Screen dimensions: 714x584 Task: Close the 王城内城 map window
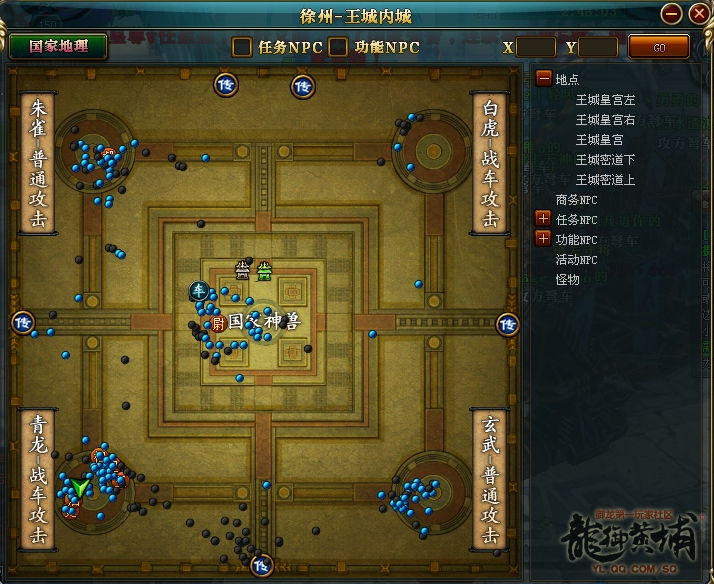pyautogui.click(x=697, y=14)
